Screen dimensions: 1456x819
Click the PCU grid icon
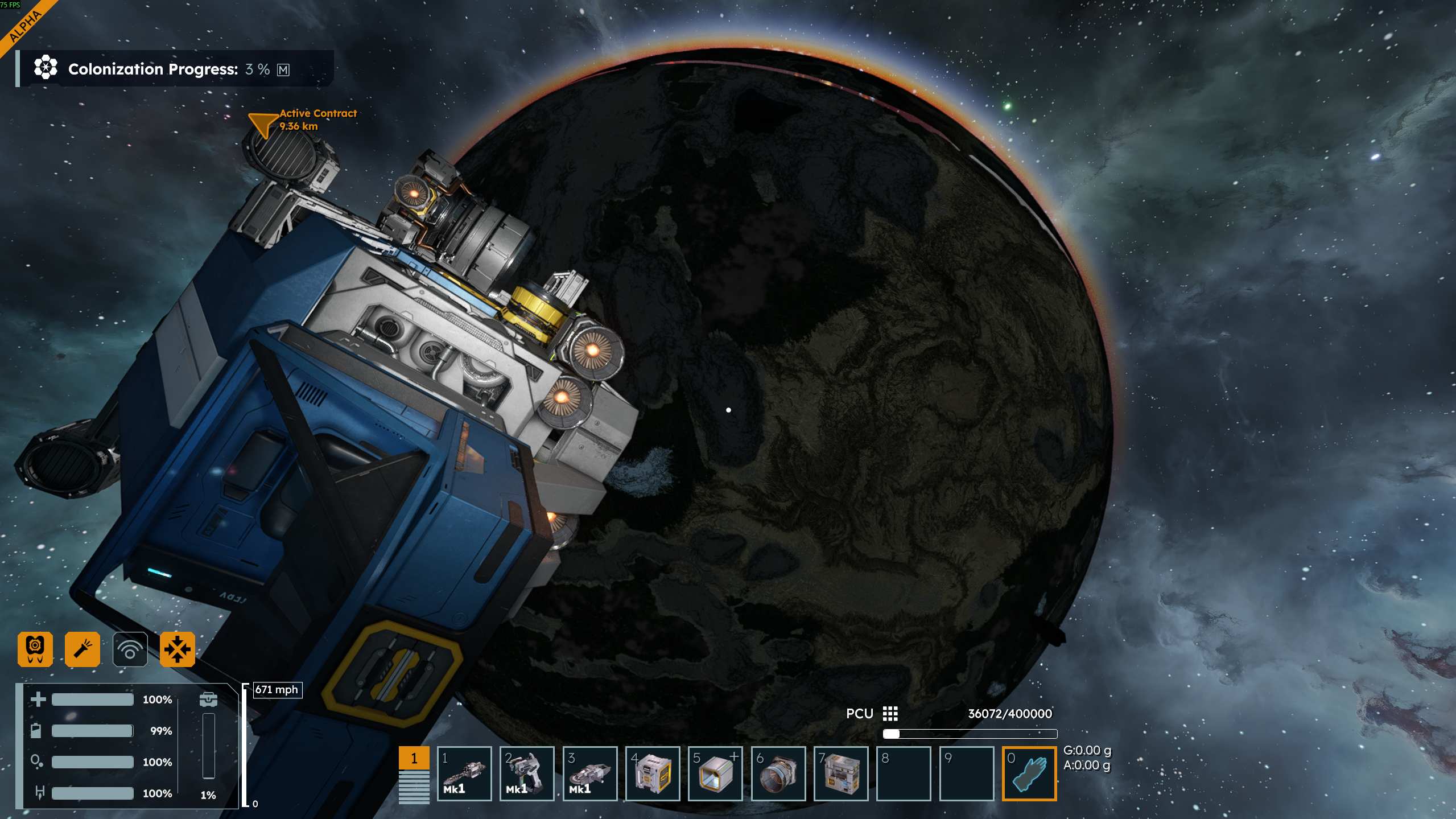[890, 714]
